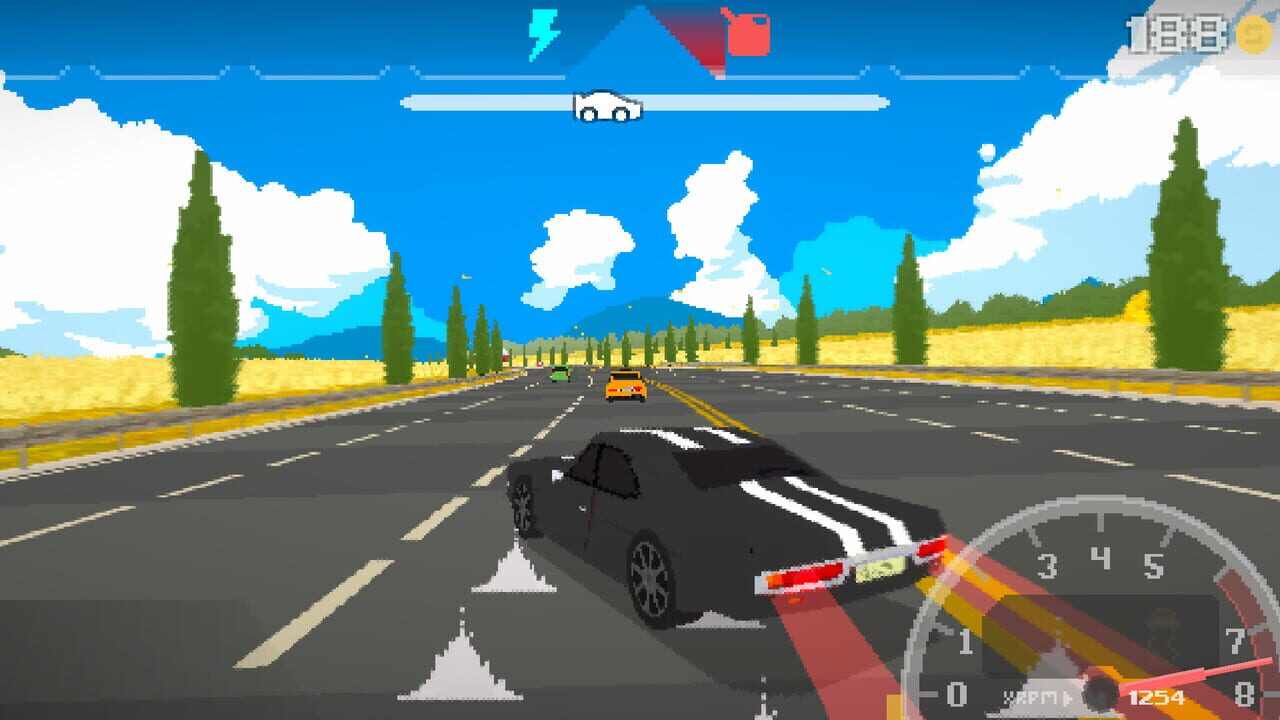Select the number 8 on the tachometer dial
Viewport: 1280px width, 720px height.
(1245, 694)
